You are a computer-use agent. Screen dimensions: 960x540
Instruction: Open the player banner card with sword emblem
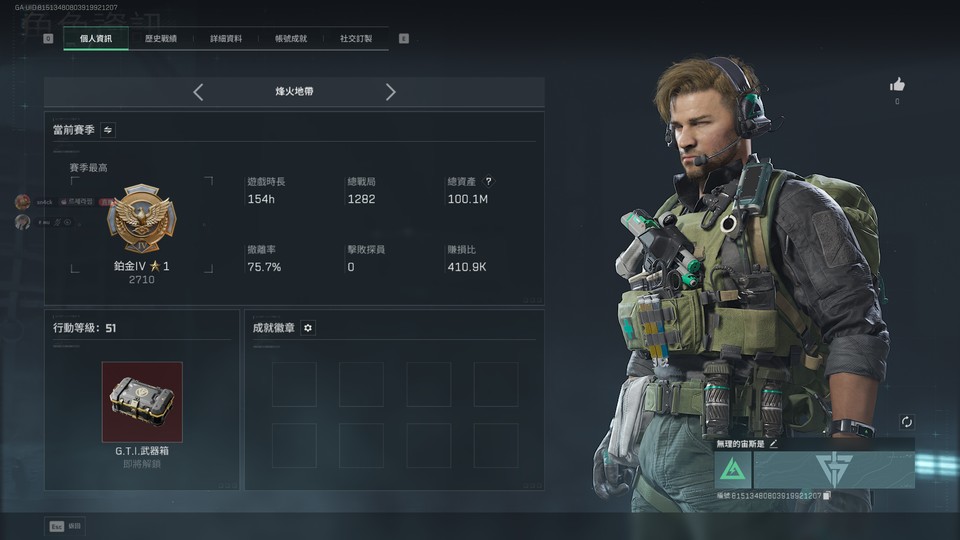834,470
